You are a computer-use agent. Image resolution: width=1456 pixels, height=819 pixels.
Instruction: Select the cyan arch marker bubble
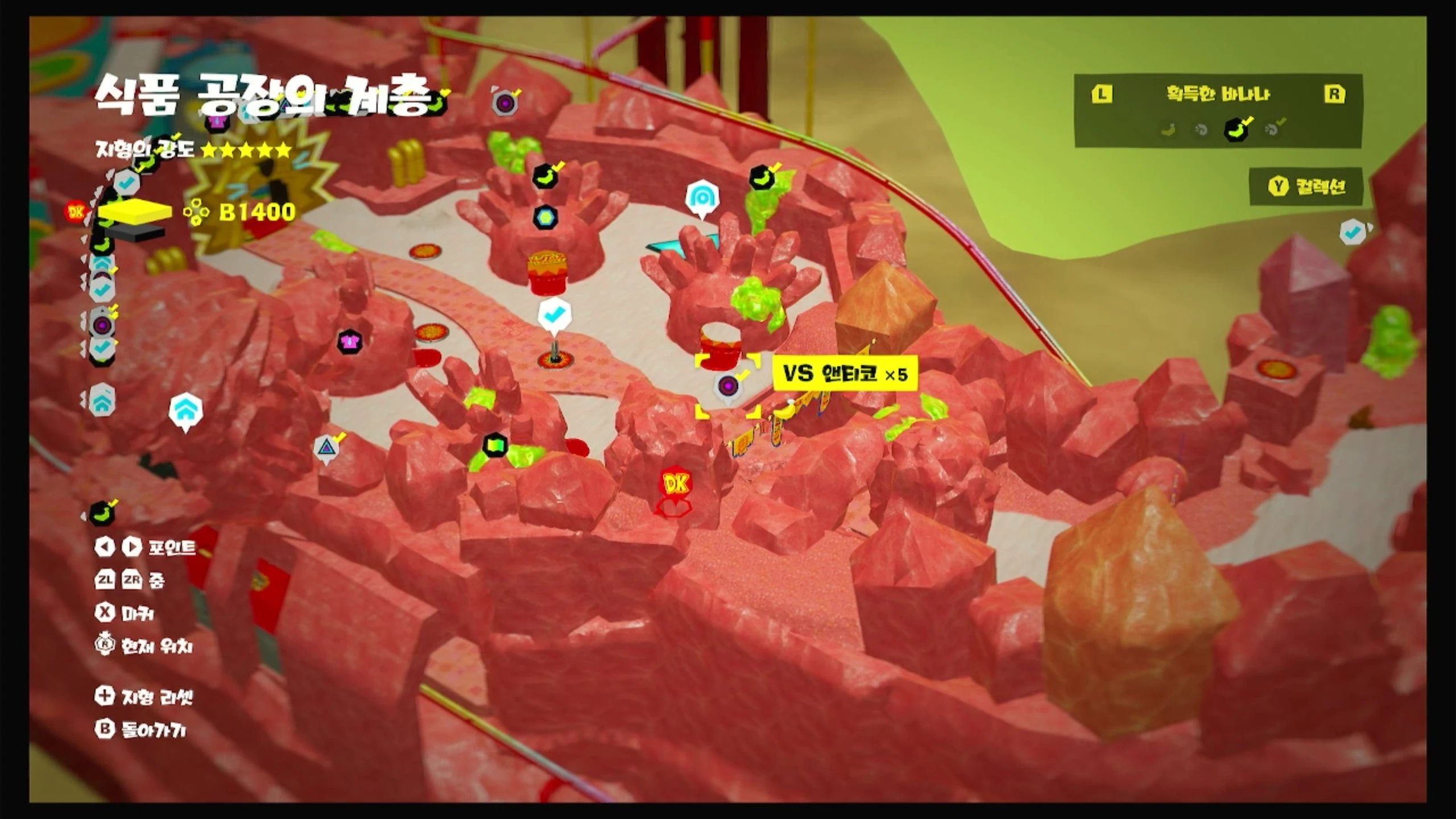pos(702,198)
